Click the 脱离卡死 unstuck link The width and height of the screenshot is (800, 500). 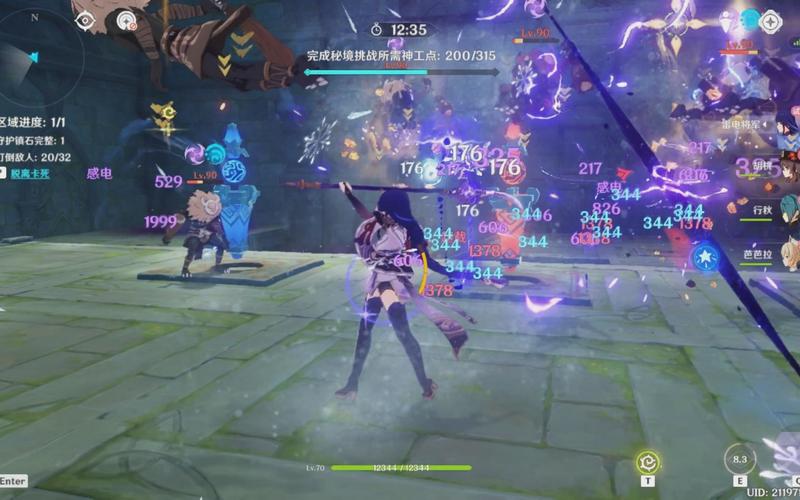(30, 173)
